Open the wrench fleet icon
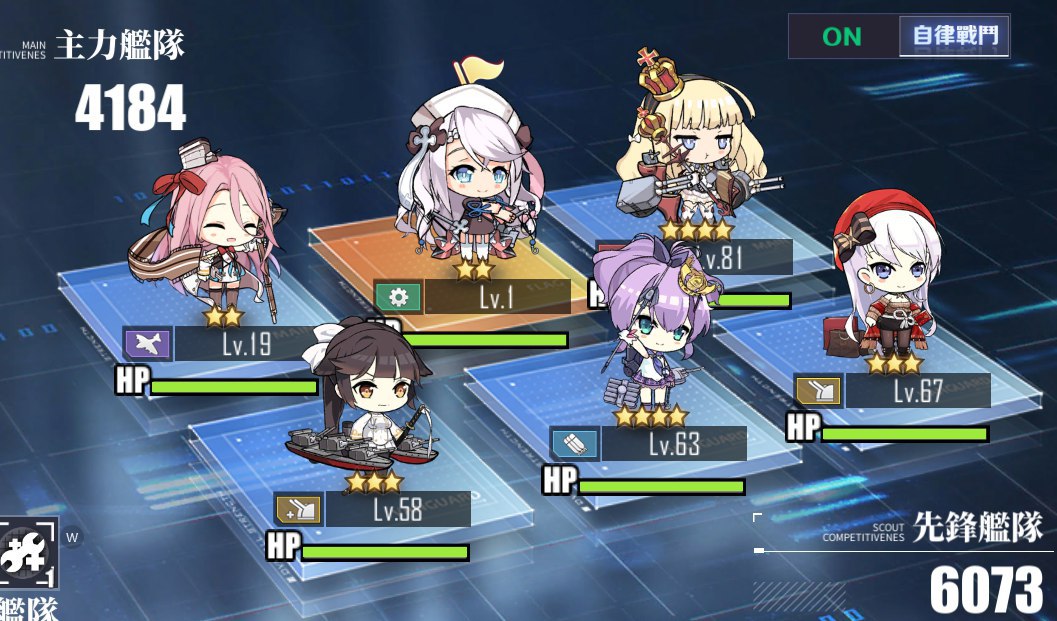Image resolution: width=1057 pixels, height=621 pixels. [28, 553]
